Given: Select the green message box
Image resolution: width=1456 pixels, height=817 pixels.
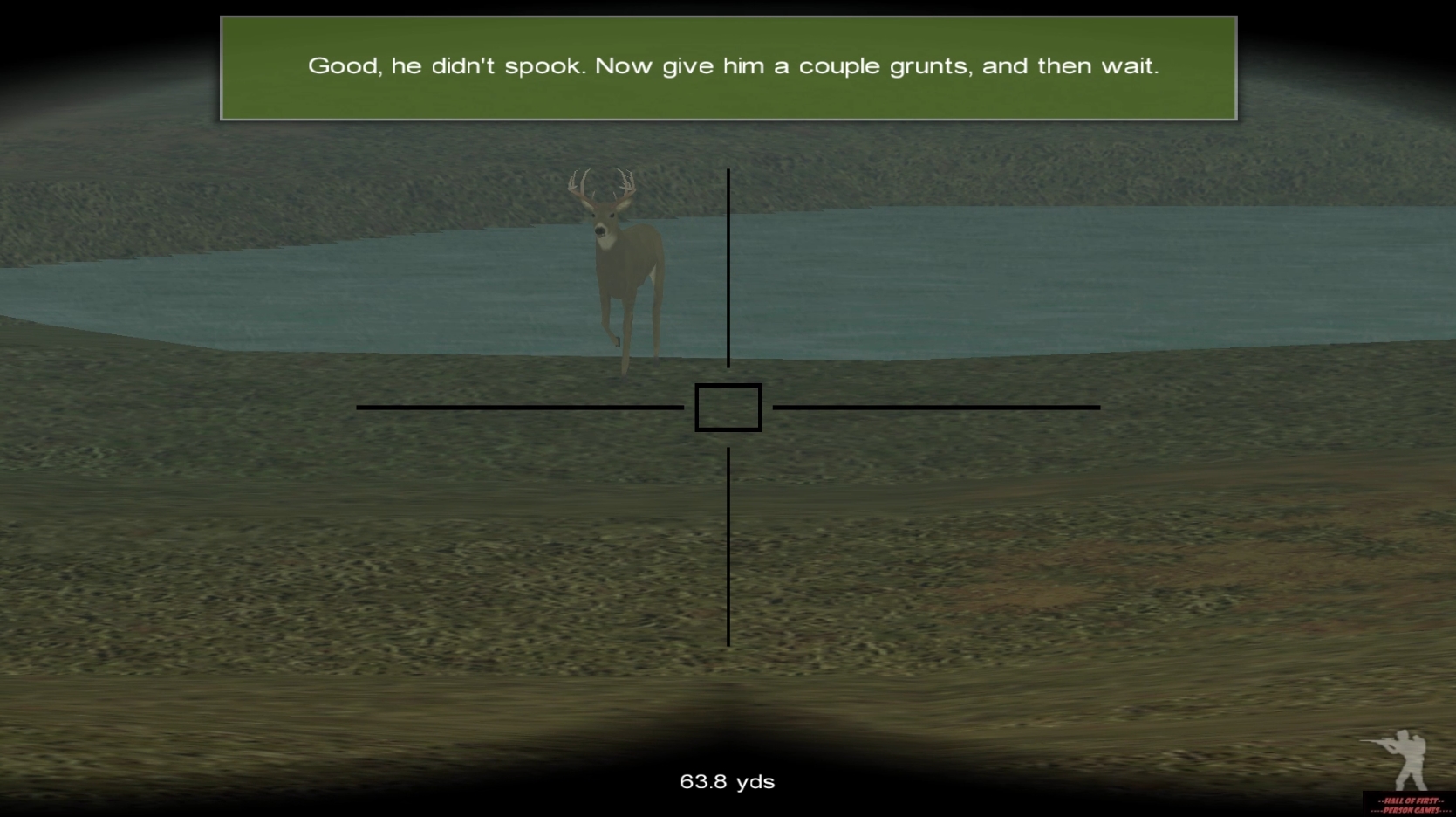Looking at the screenshot, I should tap(729, 65).
